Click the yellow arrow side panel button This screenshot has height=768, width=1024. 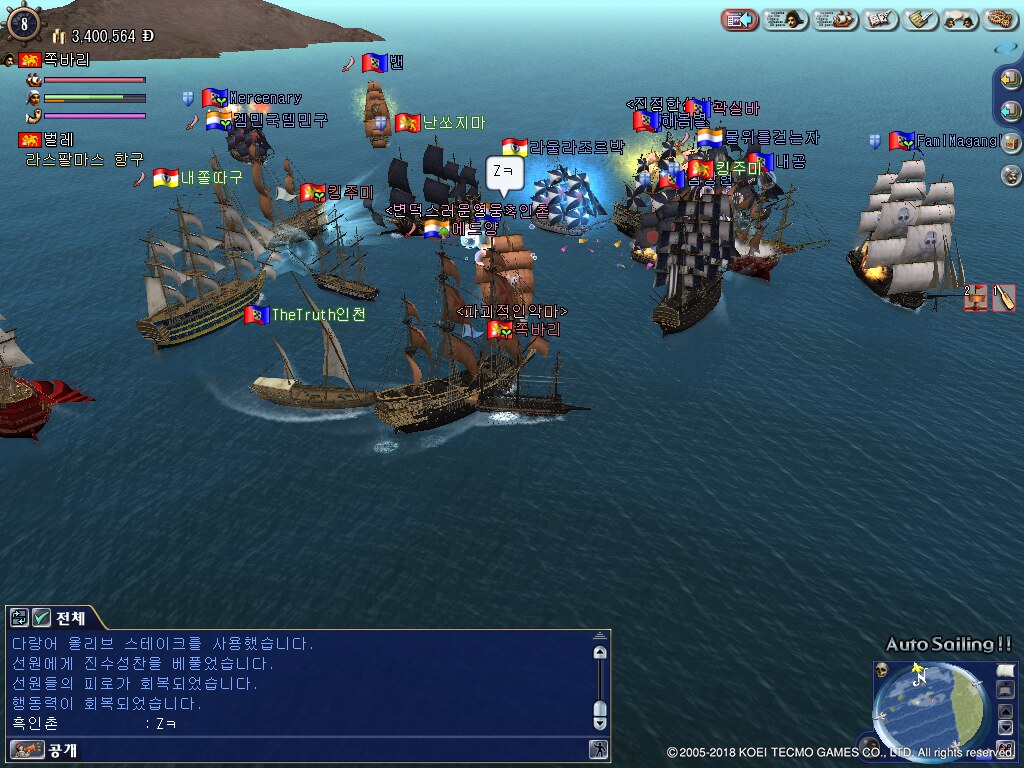(x=1011, y=79)
